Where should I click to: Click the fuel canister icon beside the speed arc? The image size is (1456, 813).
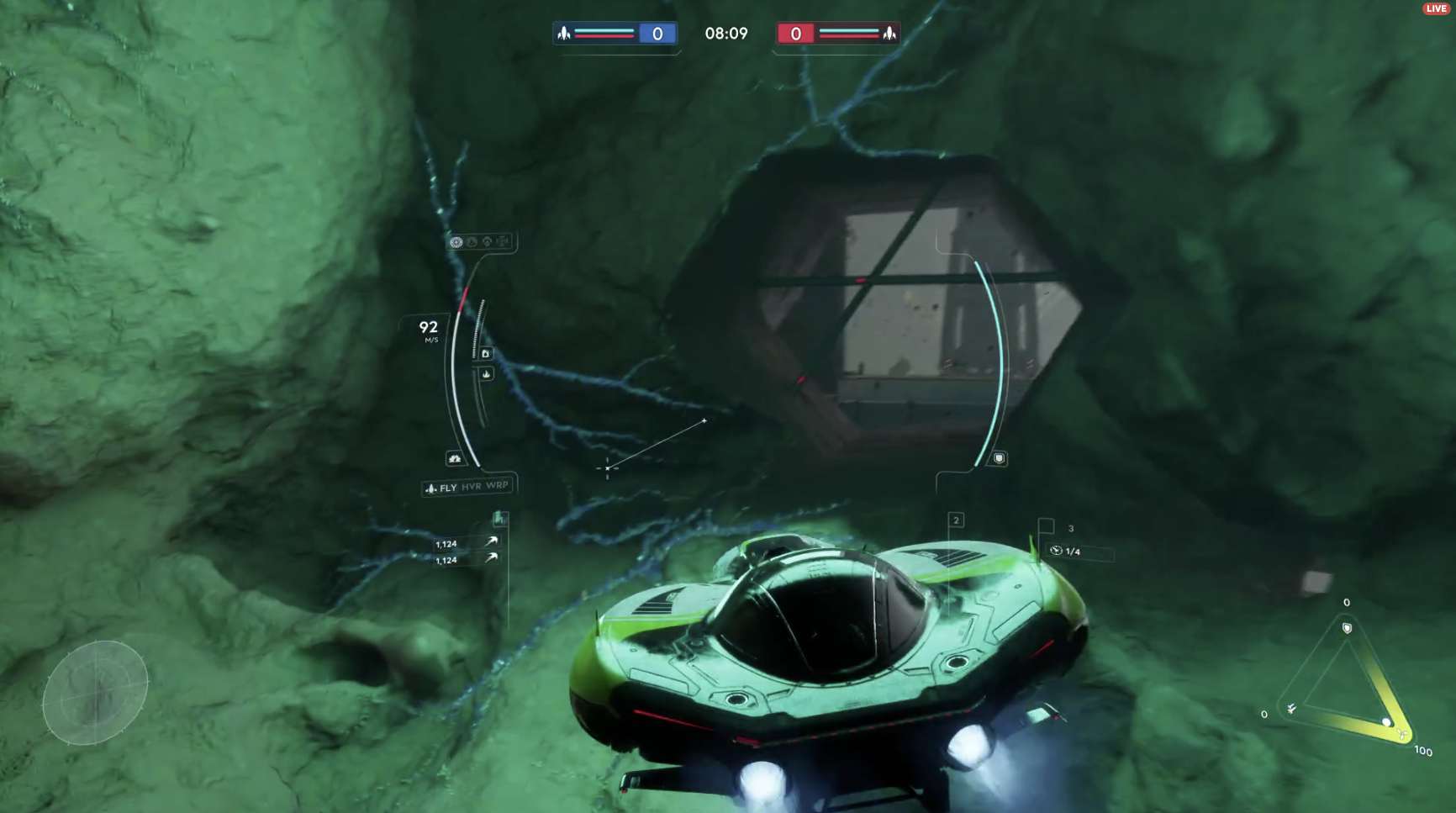[x=486, y=352]
